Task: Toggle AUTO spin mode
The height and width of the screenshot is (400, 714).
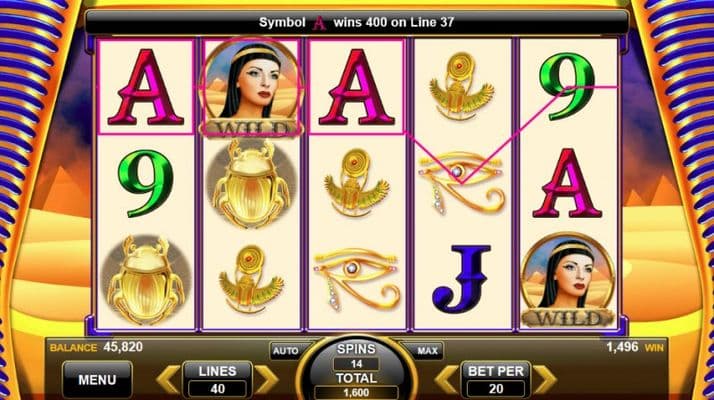Action: [285, 352]
